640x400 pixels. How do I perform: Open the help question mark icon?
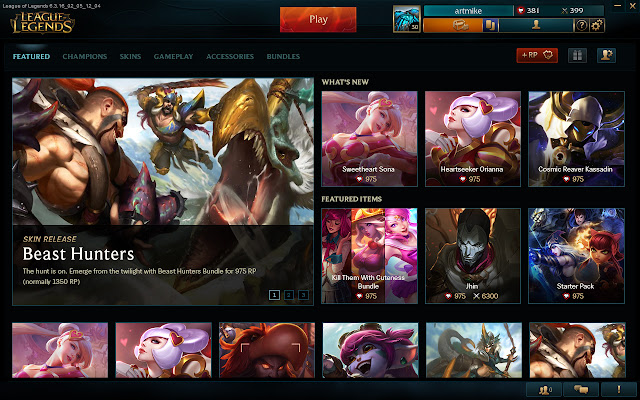(x=581, y=25)
